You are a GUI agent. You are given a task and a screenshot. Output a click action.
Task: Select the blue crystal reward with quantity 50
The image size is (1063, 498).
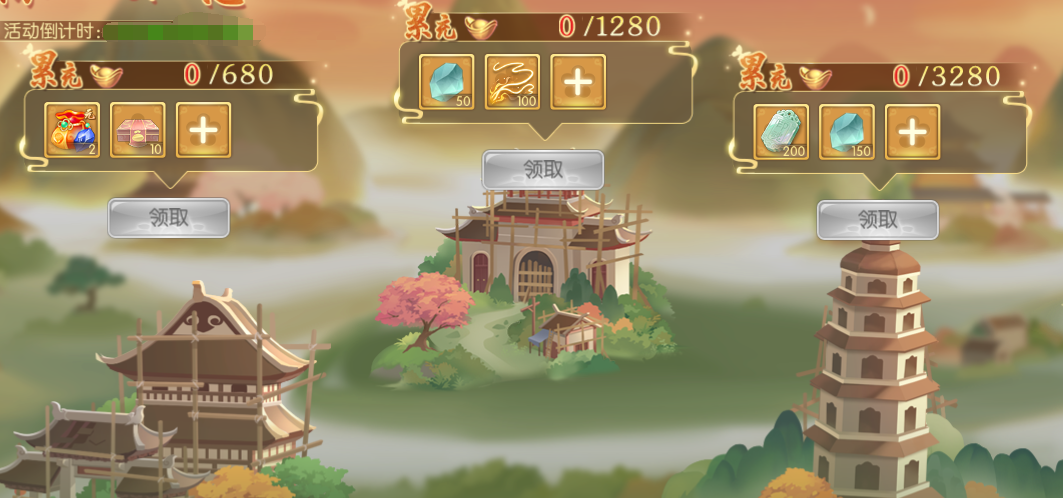coord(446,81)
